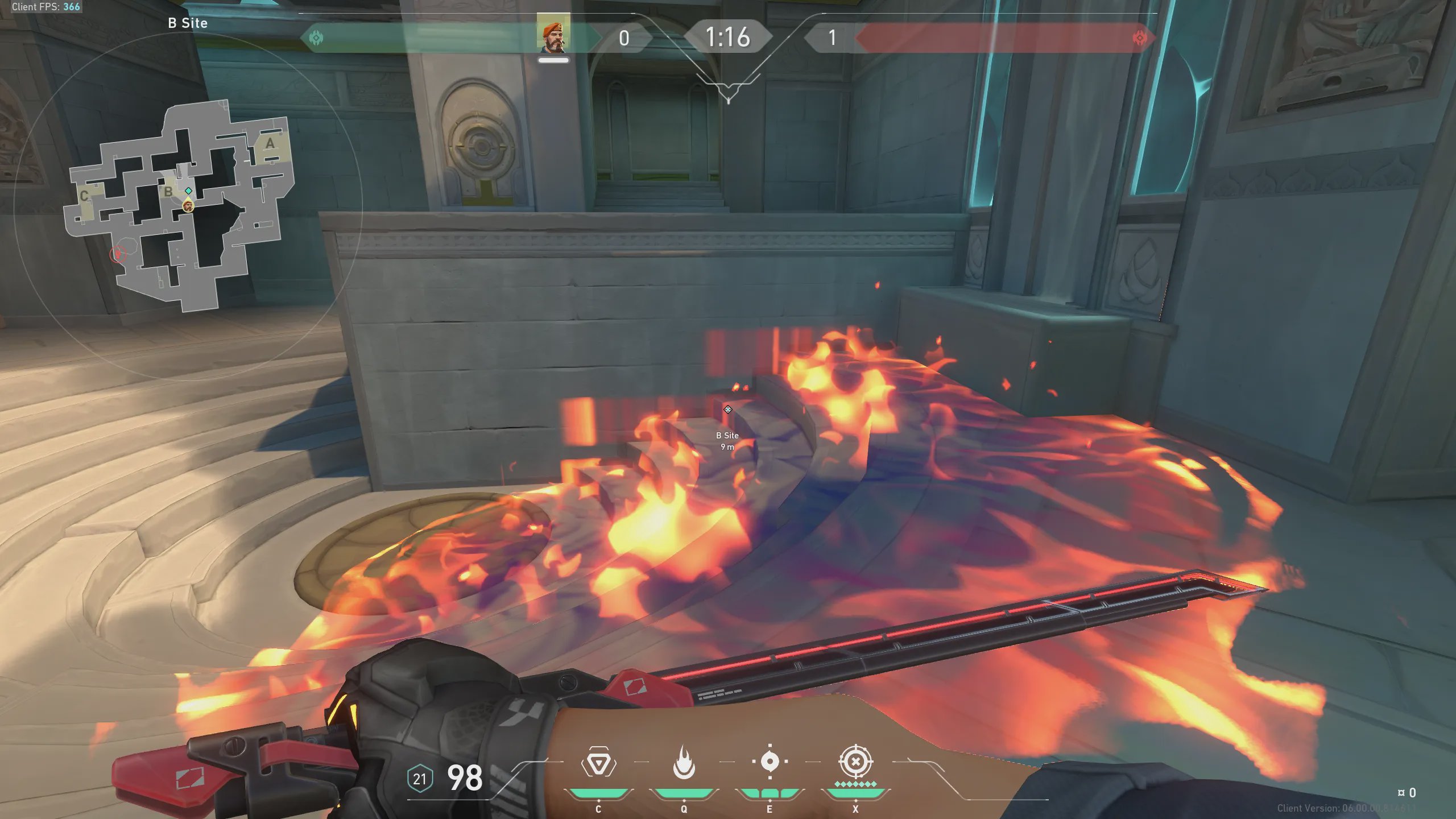Activate the Orbital Strike ultimate icon
This screenshot has height=819, width=1456.
pyautogui.click(x=855, y=762)
